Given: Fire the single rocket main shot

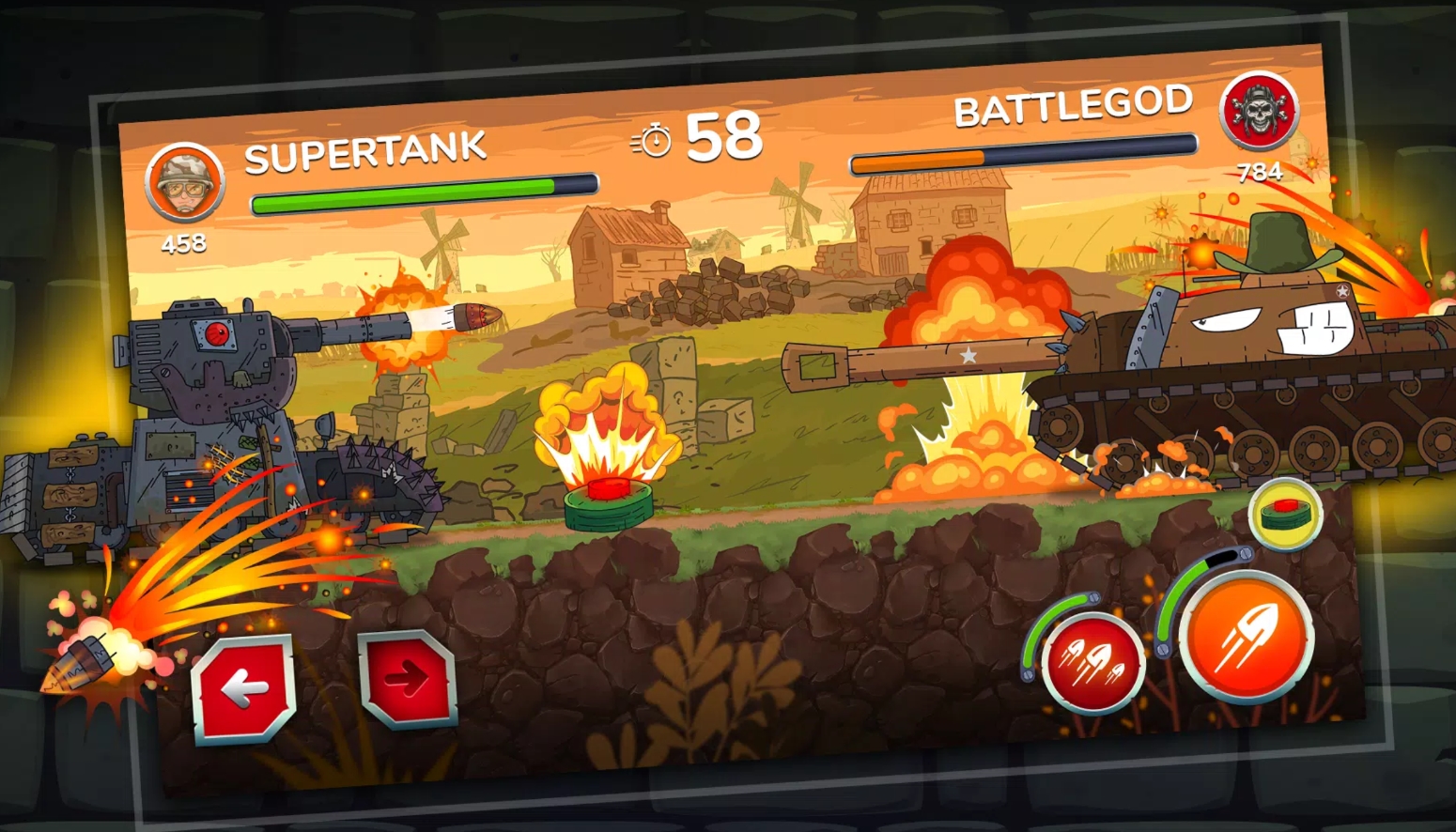Looking at the screenshot, I should coord(1246,637).
